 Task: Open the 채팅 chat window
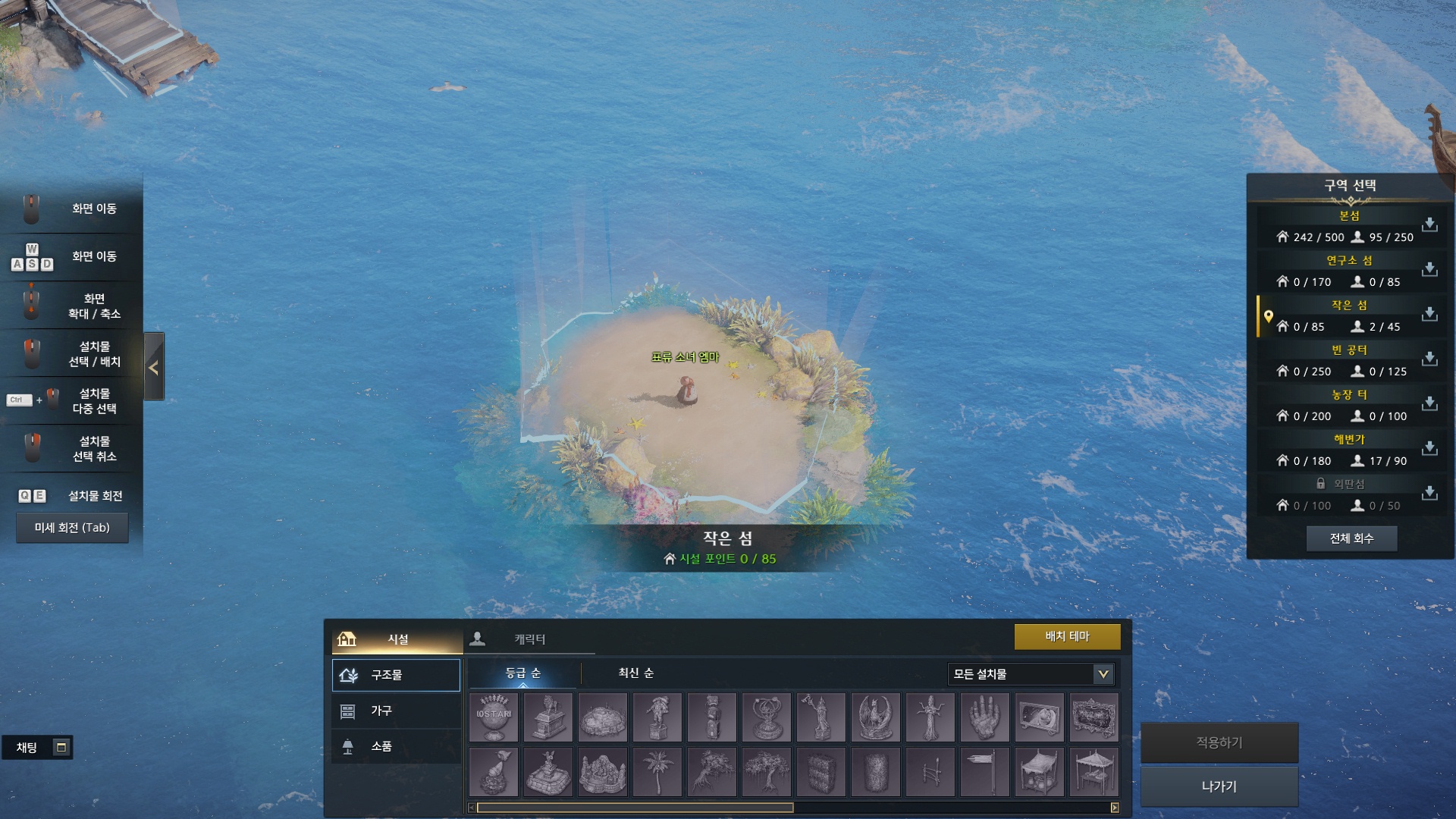(27, 748)
